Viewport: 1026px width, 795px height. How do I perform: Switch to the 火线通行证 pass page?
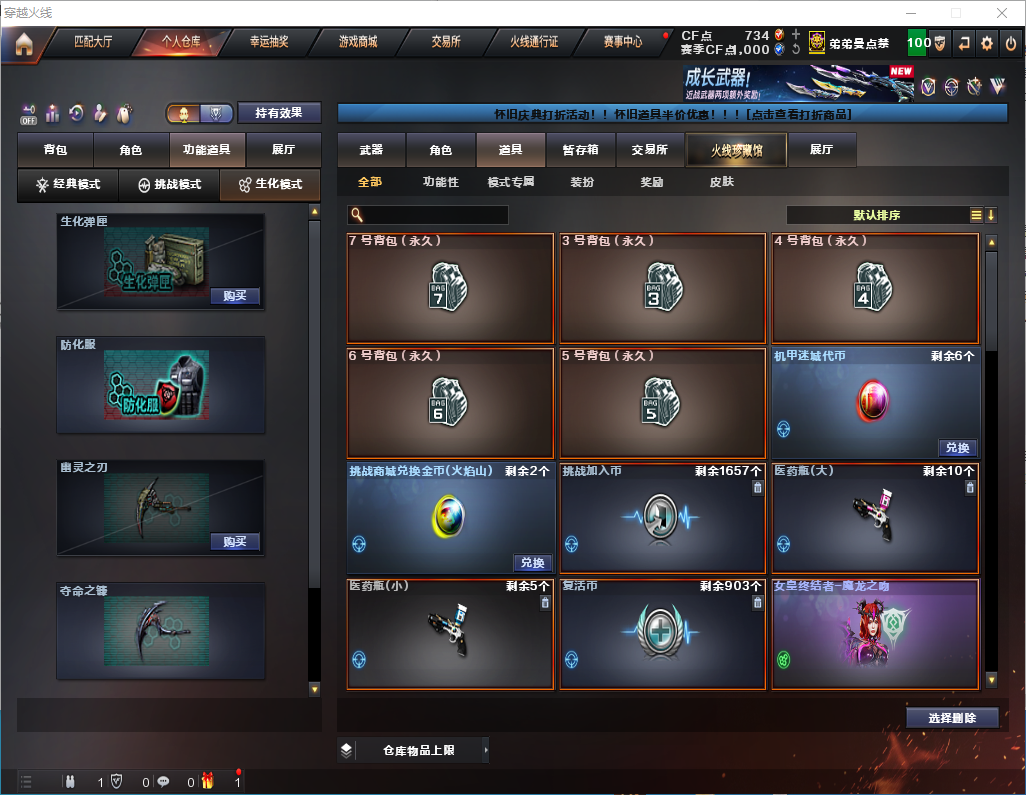pos(534,43)
